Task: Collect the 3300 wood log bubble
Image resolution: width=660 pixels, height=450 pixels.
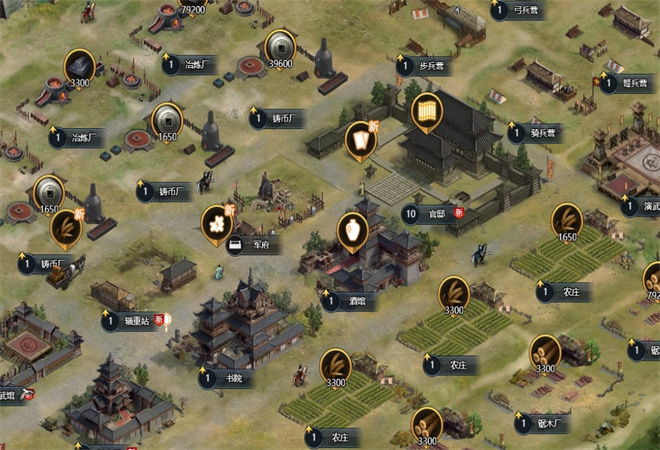Action: 545,352
